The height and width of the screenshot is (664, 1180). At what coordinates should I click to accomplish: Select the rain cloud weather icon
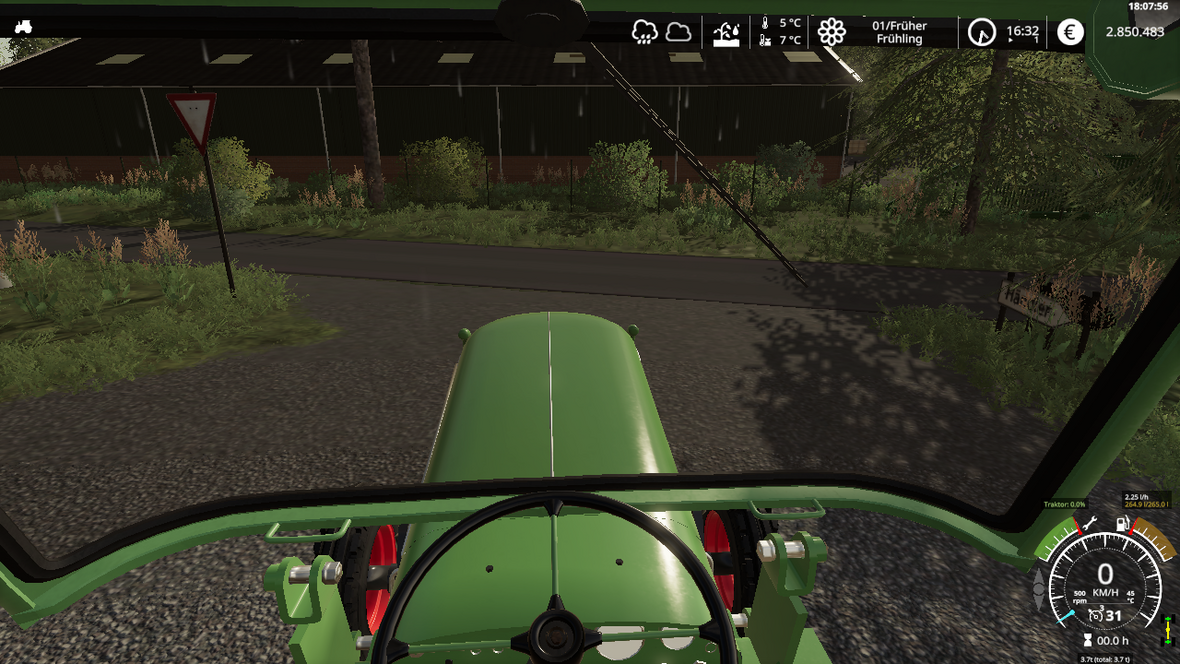pos(645,32)
